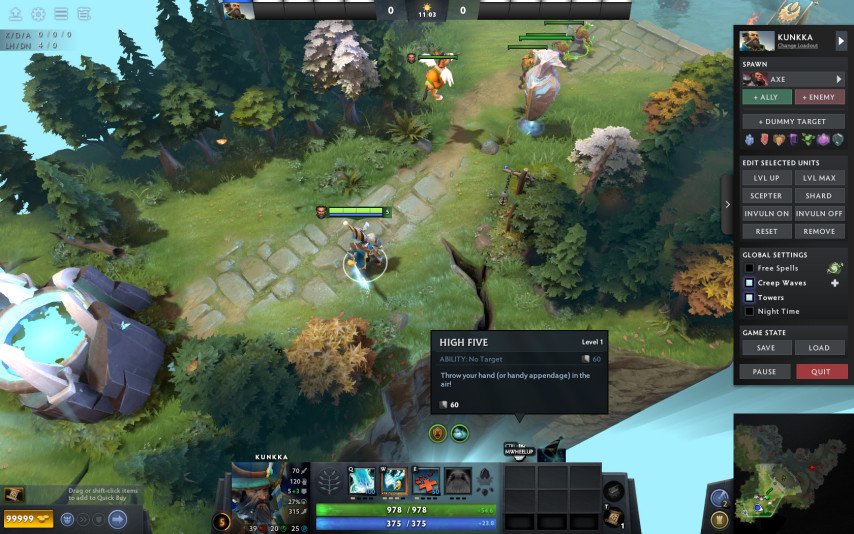
Task: Toggle the Creep Waves checkbox
Action: pyautogui.click(x=749, y=283)
